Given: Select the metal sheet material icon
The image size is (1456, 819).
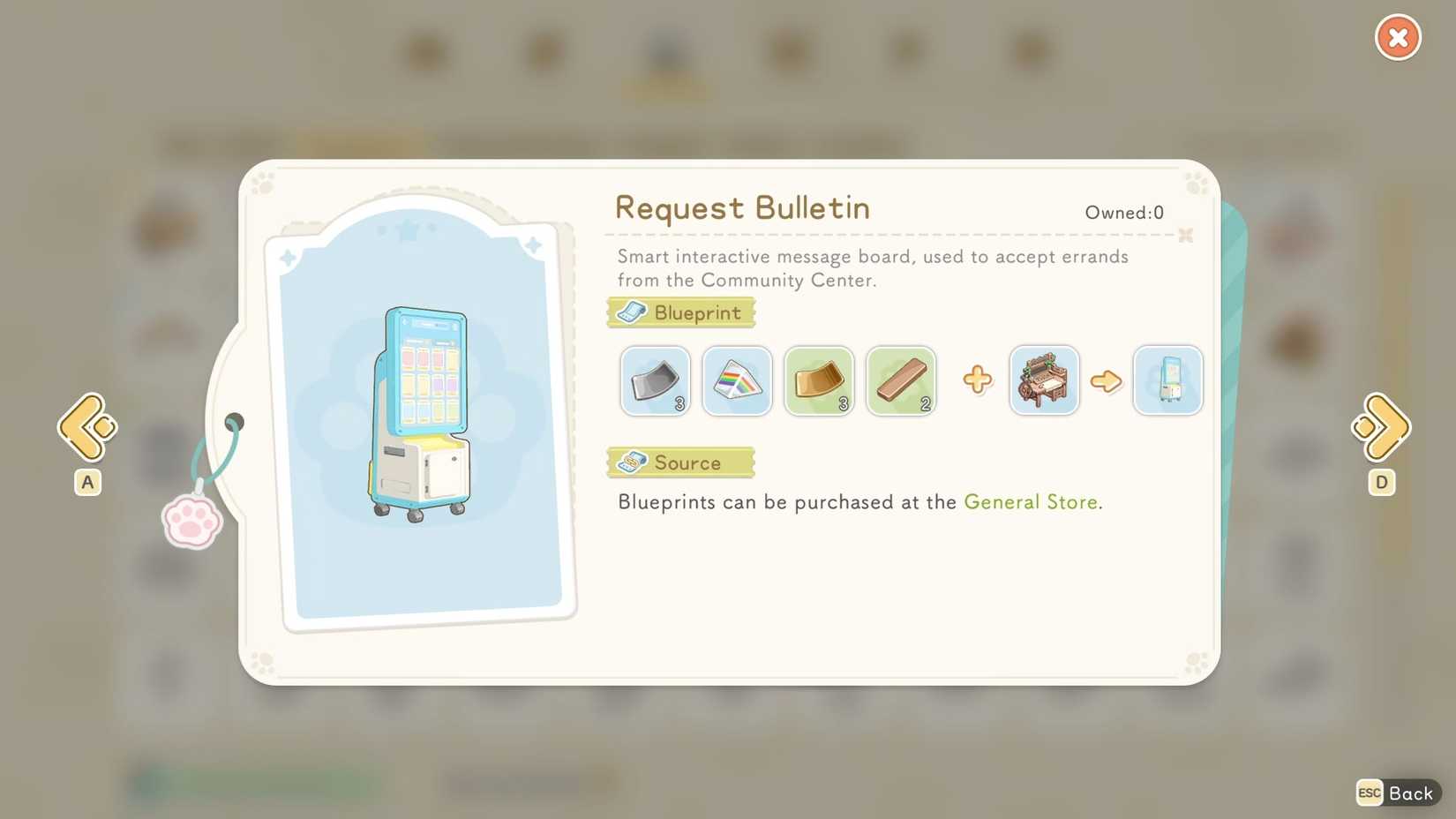Looking at the screenshot, I should 655,380.
